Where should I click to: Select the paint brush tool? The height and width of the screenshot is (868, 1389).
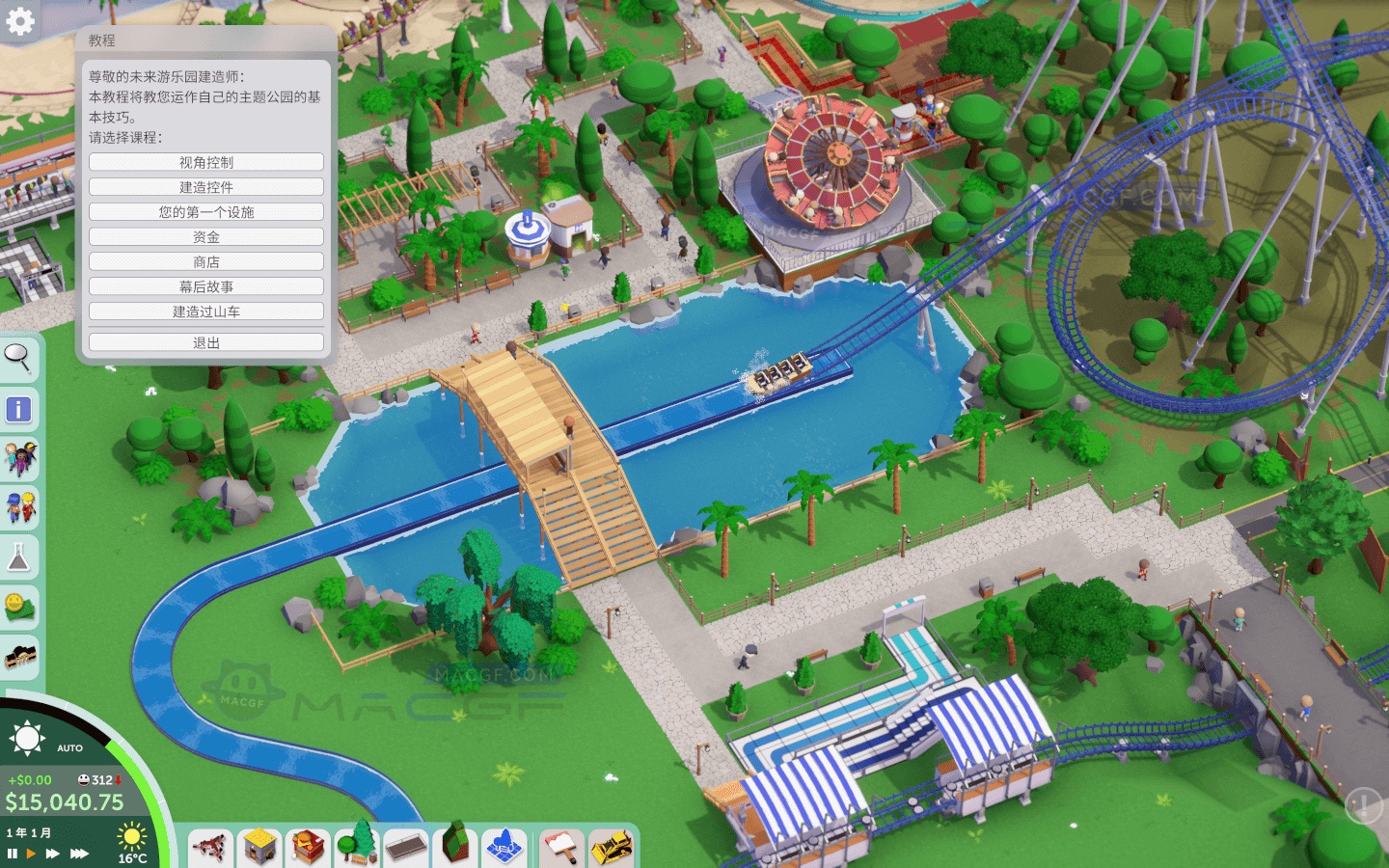tap(560, 849)
